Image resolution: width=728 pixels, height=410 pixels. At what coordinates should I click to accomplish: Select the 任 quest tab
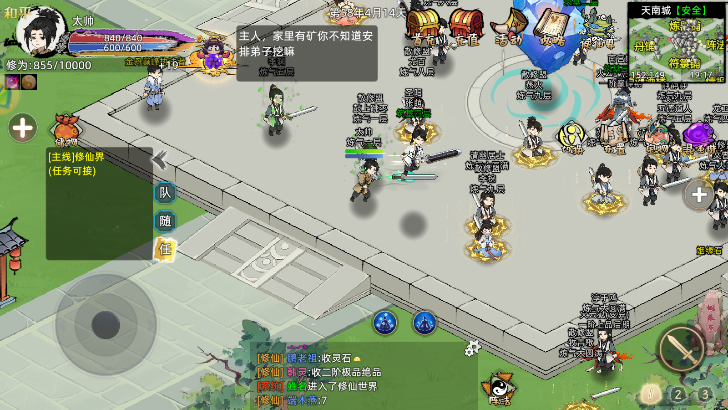point(164,248)
